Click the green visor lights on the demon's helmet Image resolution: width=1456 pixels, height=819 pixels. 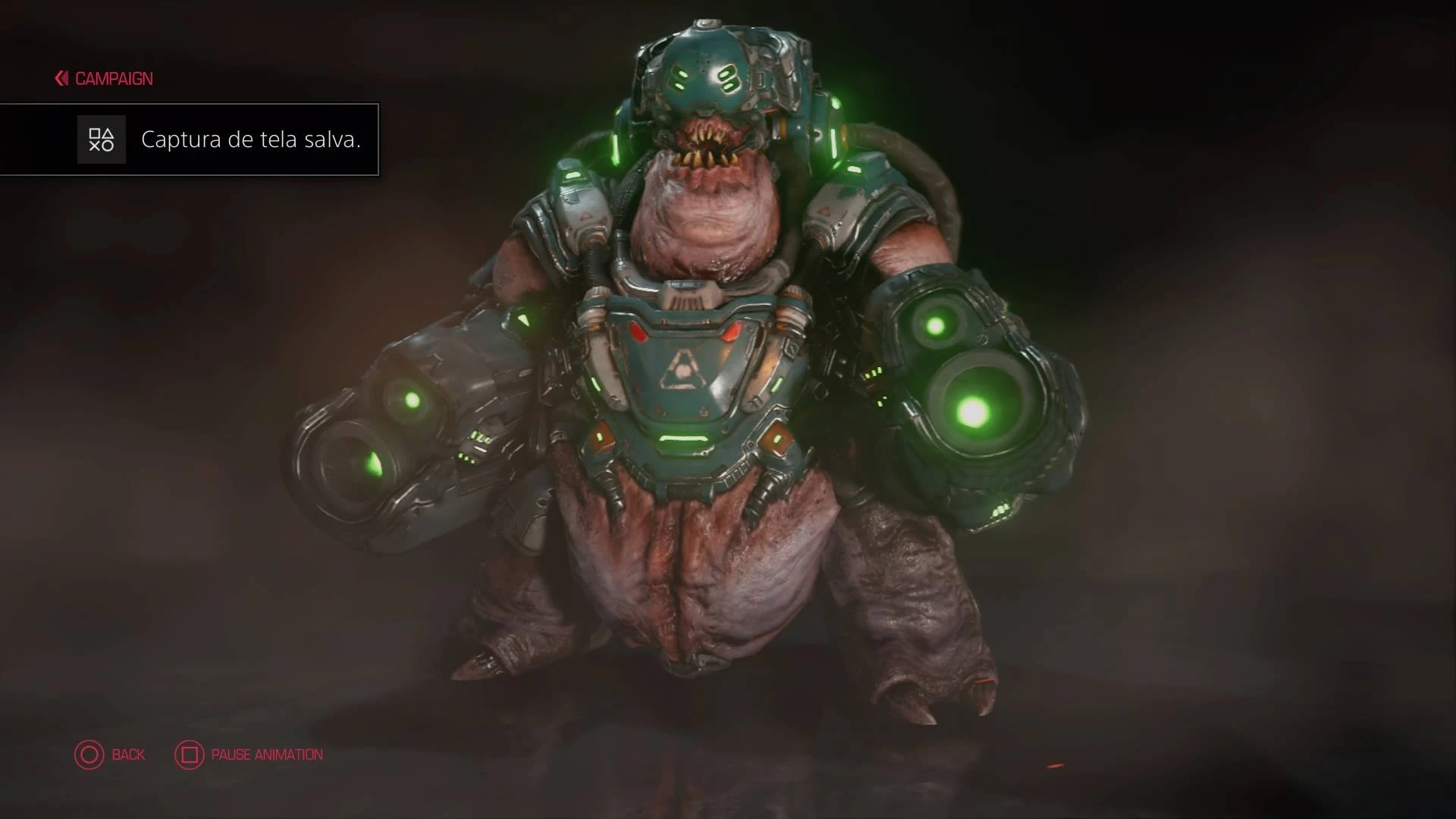click(705, 76)
